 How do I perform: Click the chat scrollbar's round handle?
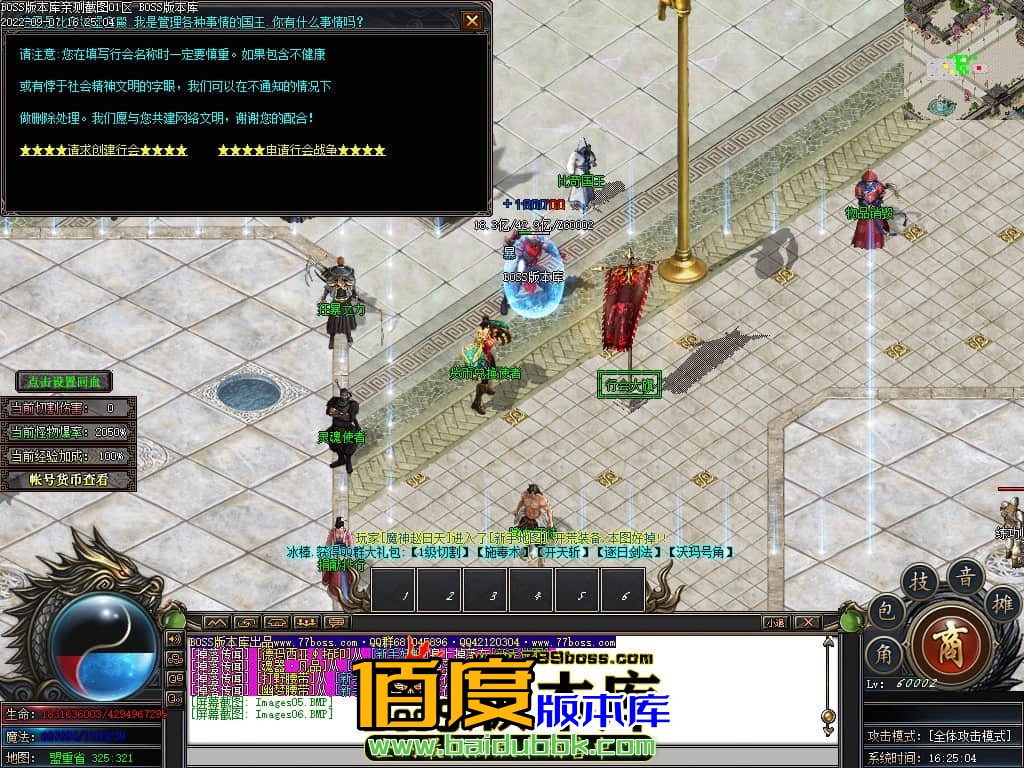[x=827, y=716]
